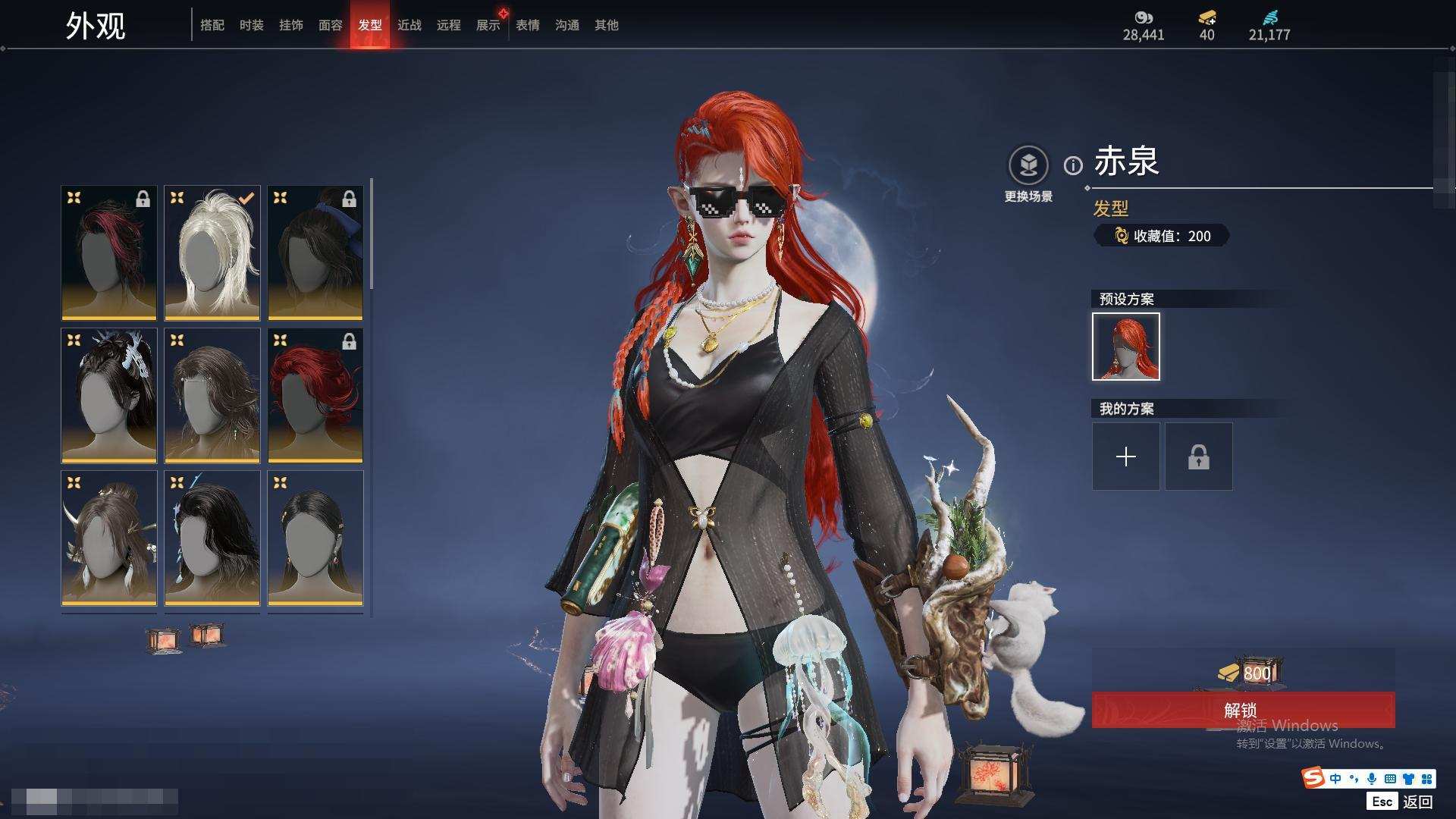Select the 挂饰 tab
This screenshot has height=819, width=1456.
coord(291,25)
